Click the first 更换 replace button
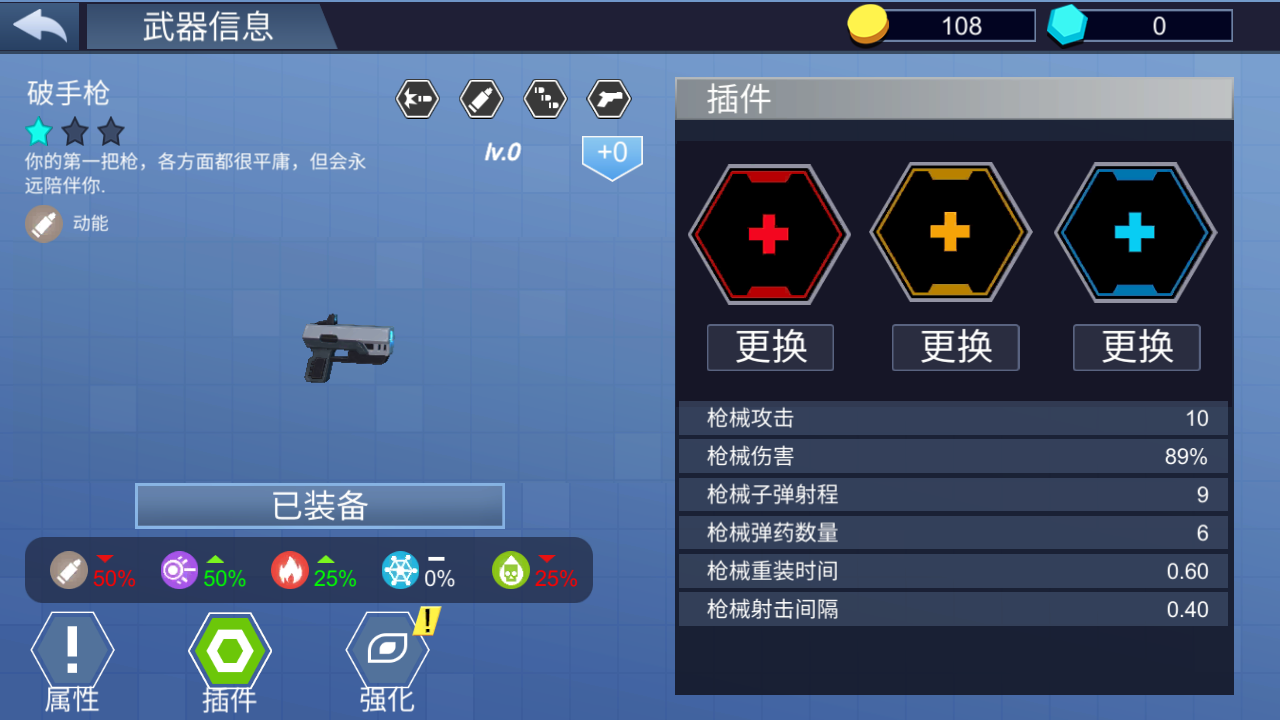 pyautogui.click(x=770, y=347)
